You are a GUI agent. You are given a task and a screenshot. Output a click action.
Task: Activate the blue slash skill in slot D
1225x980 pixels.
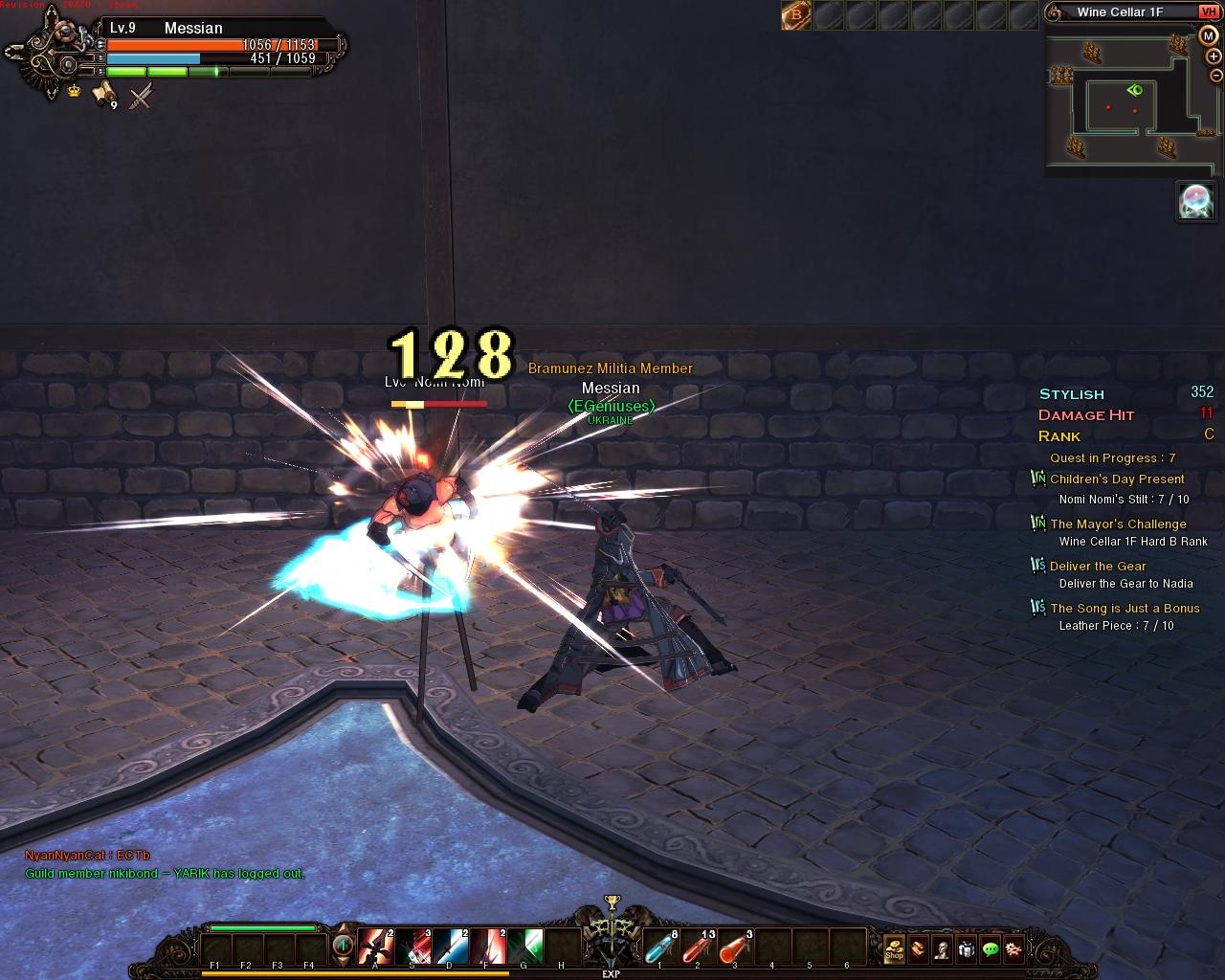(x=450, y=947)
